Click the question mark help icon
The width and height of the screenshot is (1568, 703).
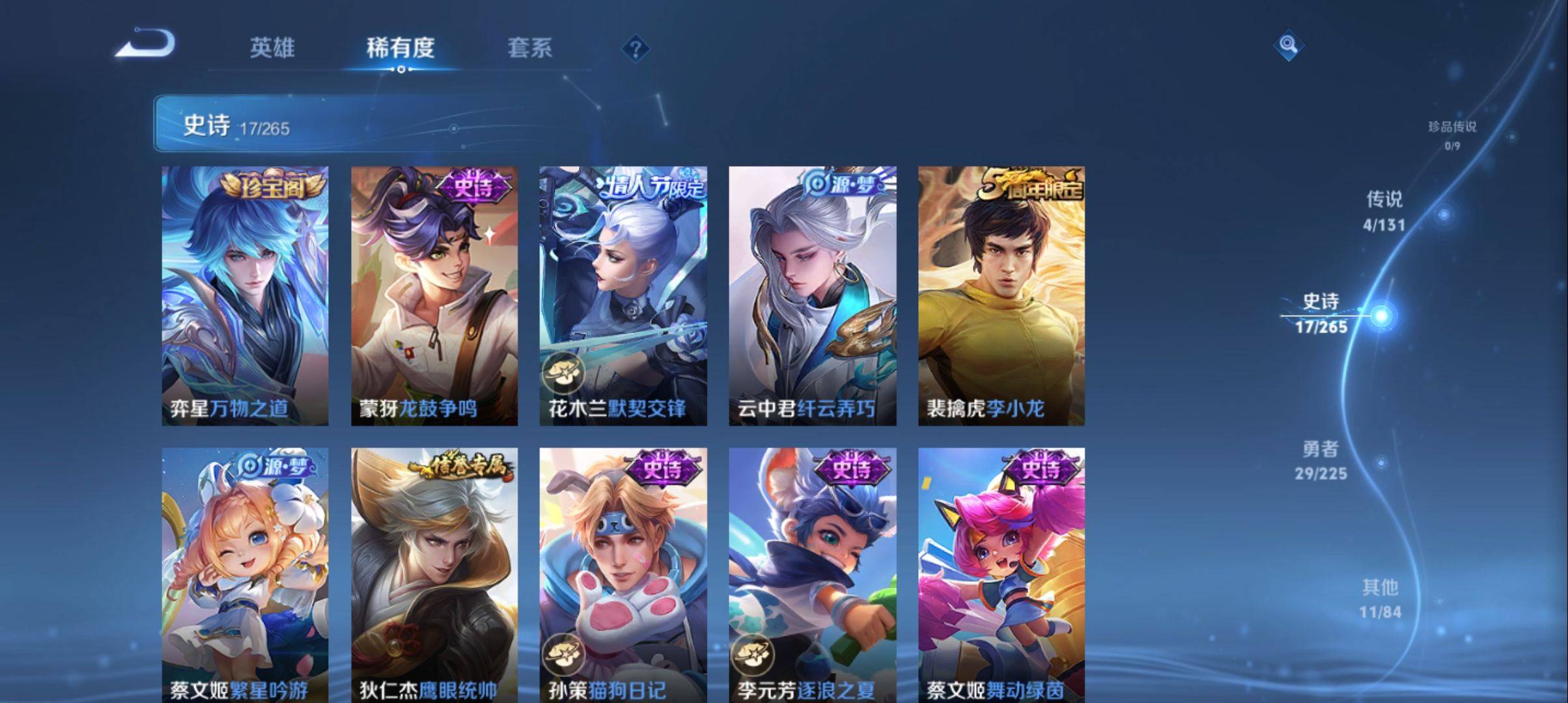pyautogui.click(x=636, y=48)
